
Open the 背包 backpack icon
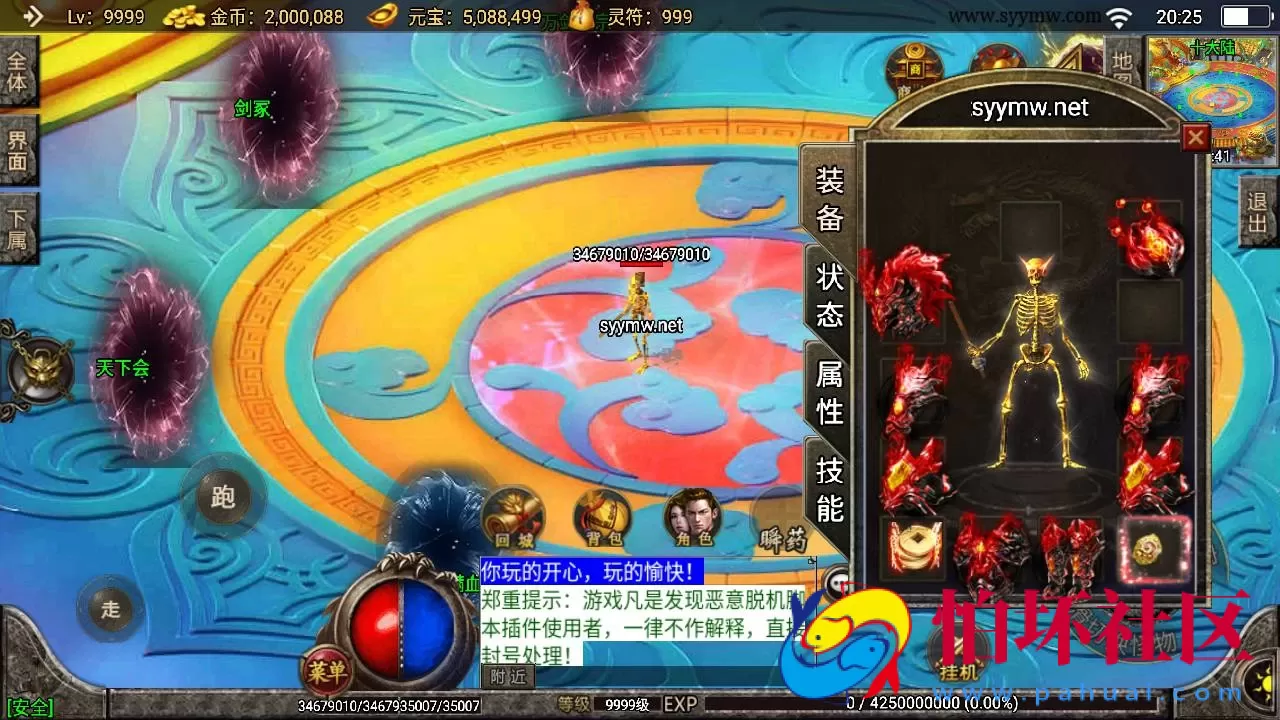coord(601,518)
